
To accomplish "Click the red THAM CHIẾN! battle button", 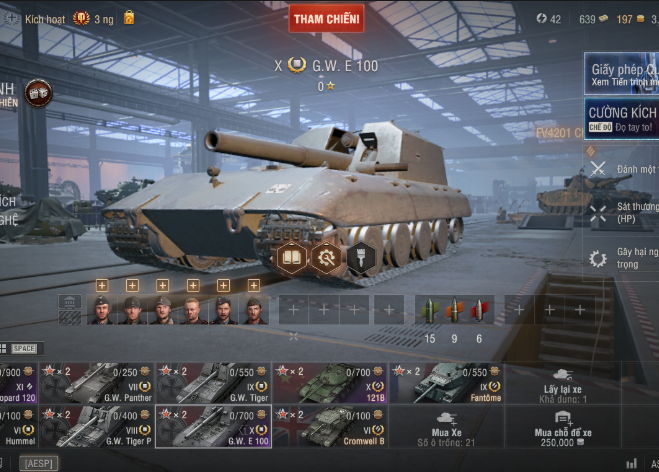I will coord(326,19).
